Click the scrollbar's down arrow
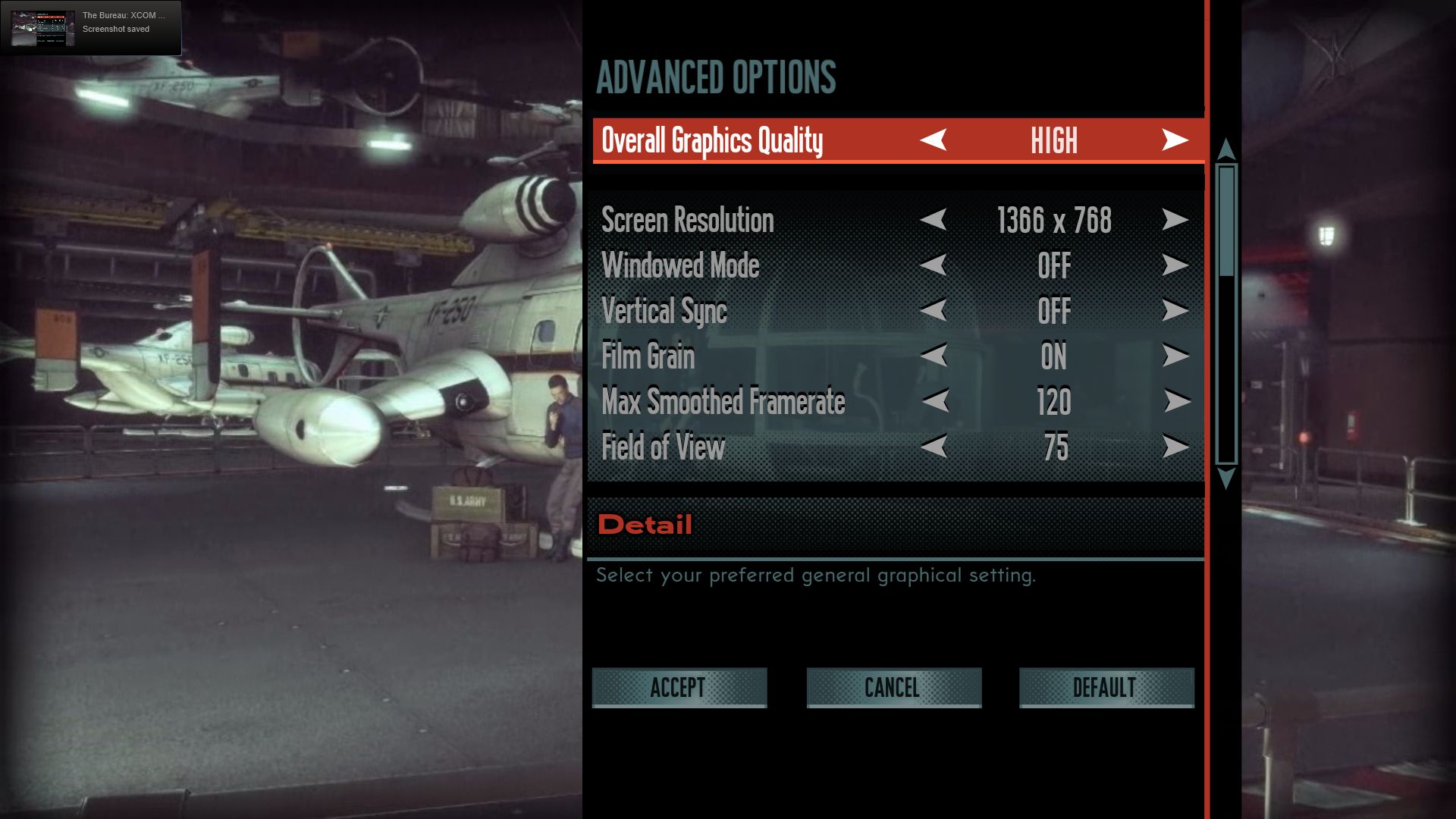The height and width of the screenshot is (819, 1456). (1225, 479)
